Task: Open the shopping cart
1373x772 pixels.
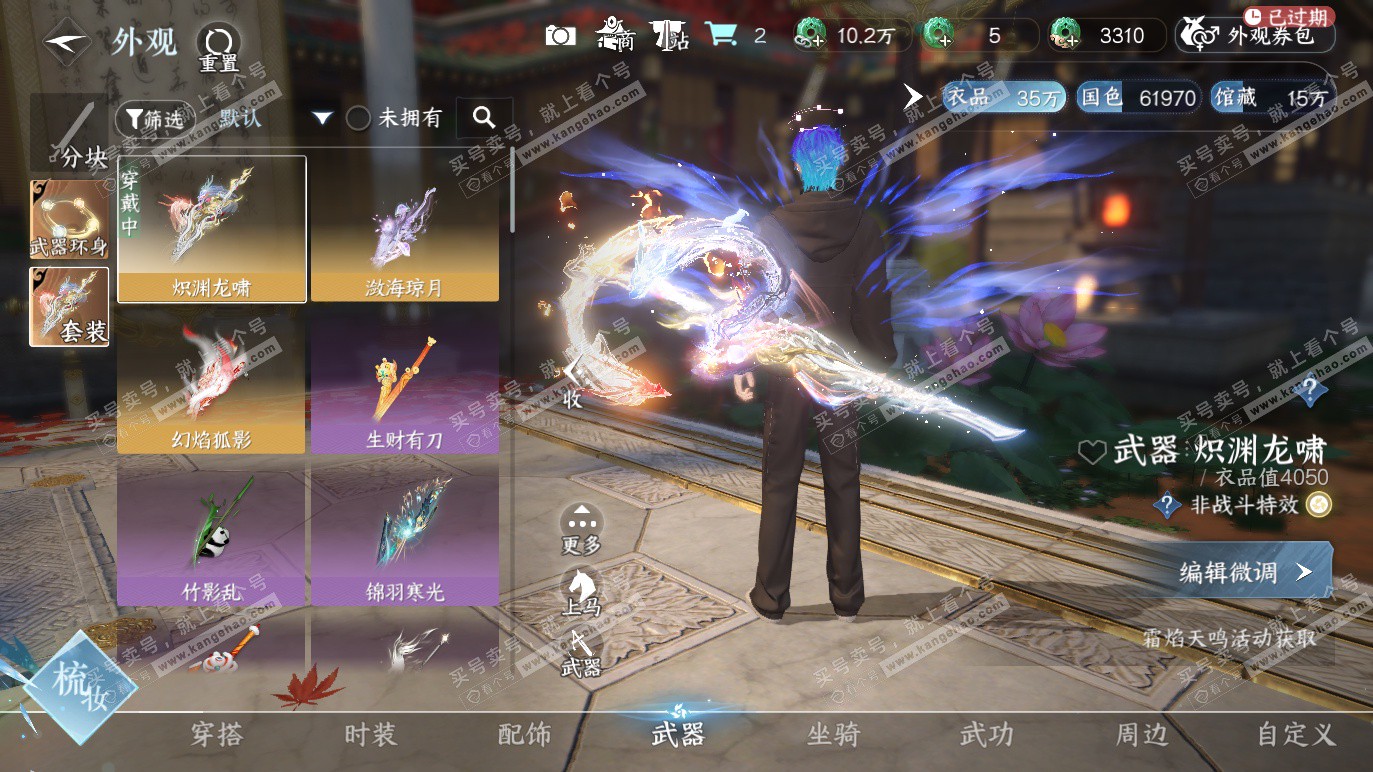Action: [x=721, y=35]
